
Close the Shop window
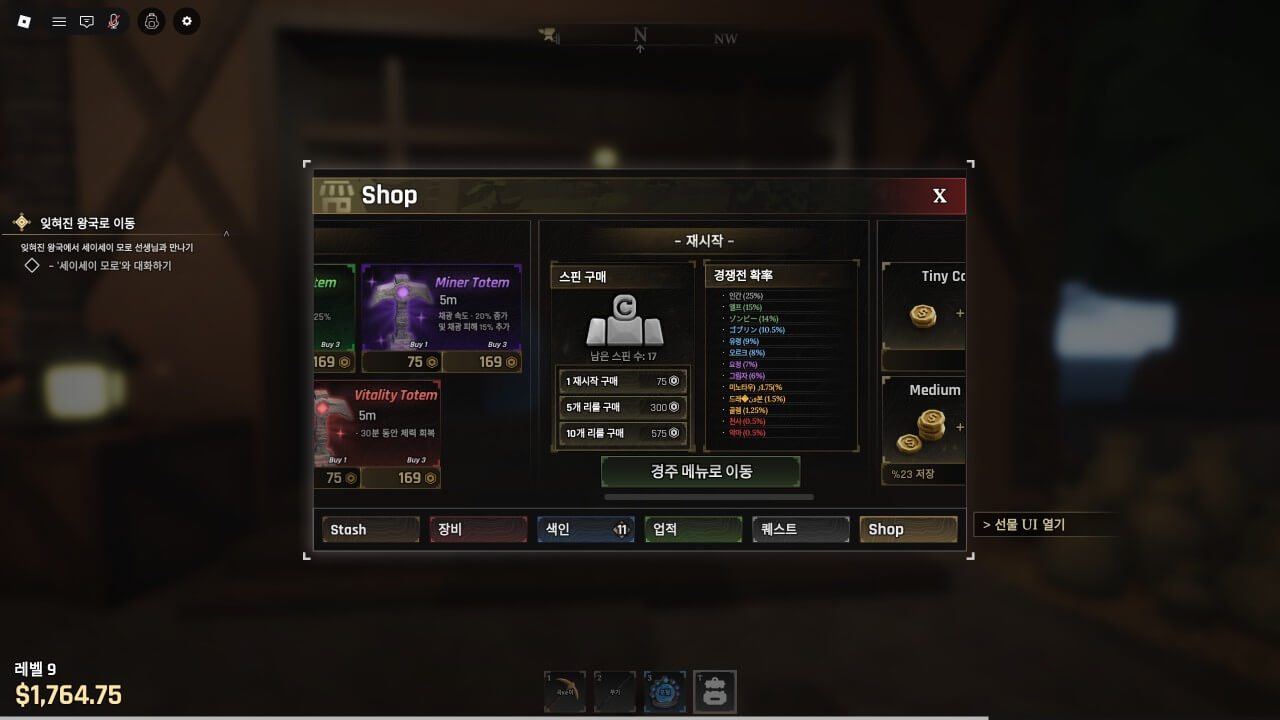pyautogui.click(x=939, y=196)
